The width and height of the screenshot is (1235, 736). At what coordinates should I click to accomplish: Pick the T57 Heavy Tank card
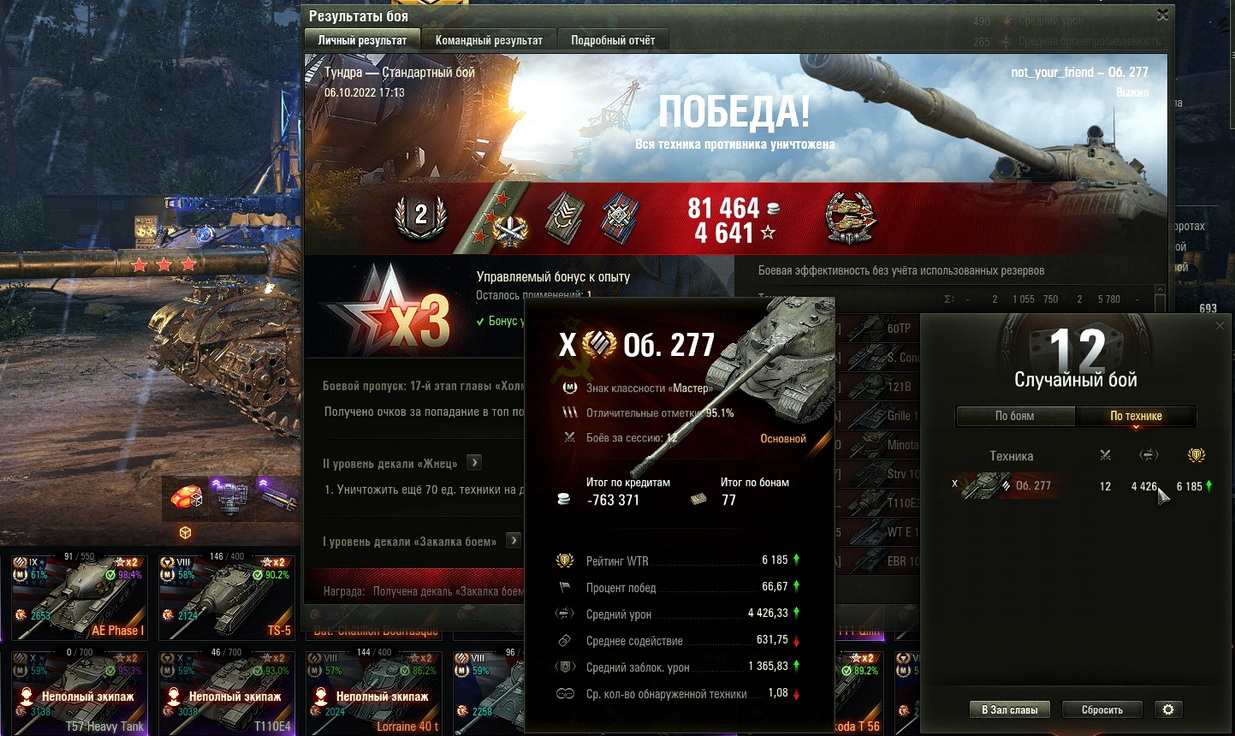click(78, 692)
